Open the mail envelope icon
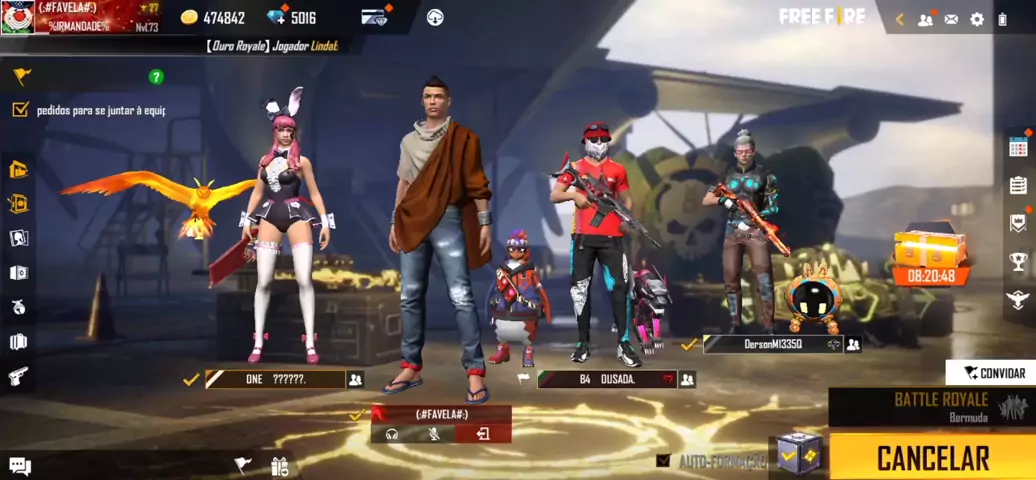The height and width of the screenshot is (480, 1036). (951, 19)
